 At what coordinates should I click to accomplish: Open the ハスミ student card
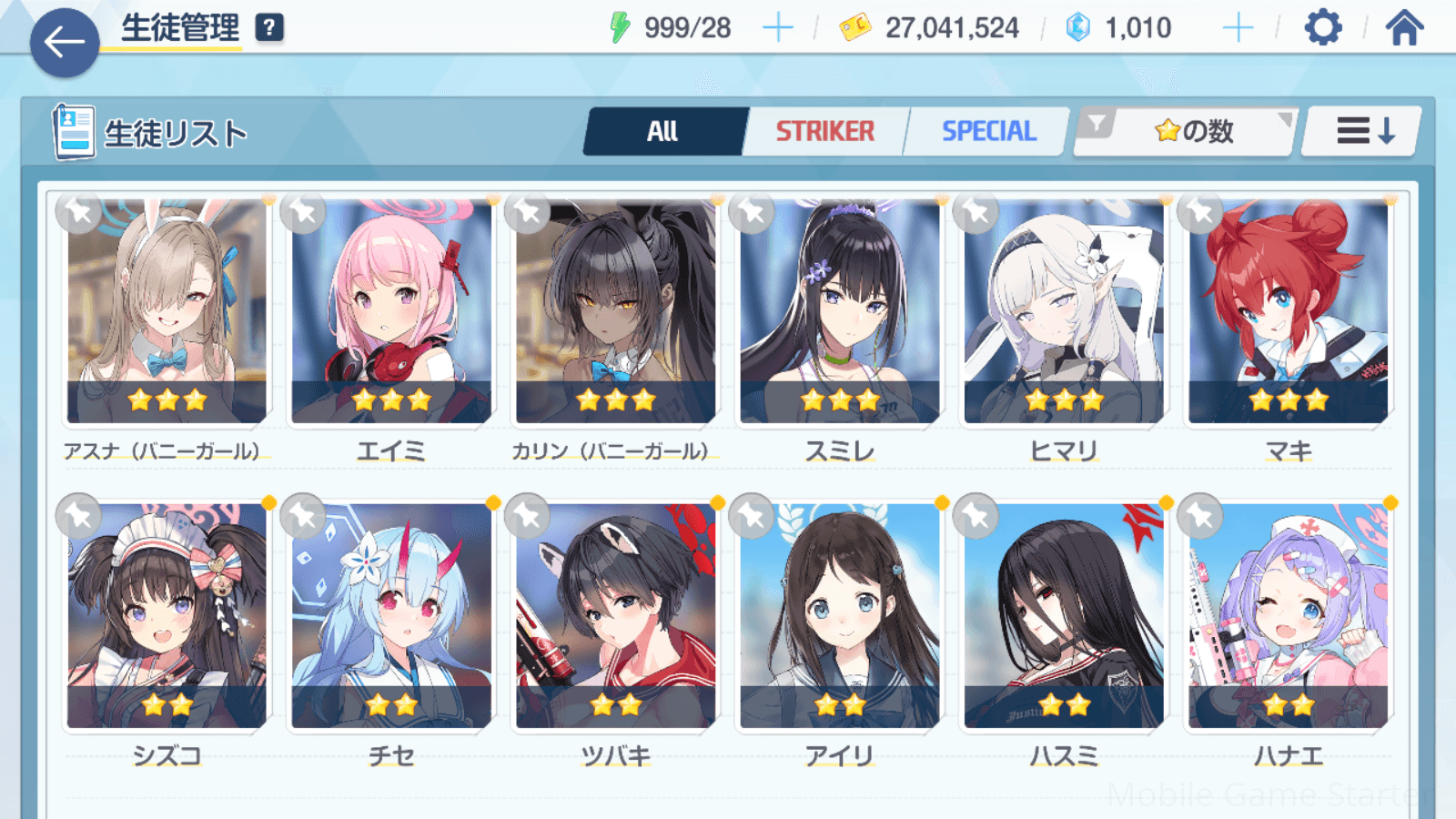(x=1064, y=615)
